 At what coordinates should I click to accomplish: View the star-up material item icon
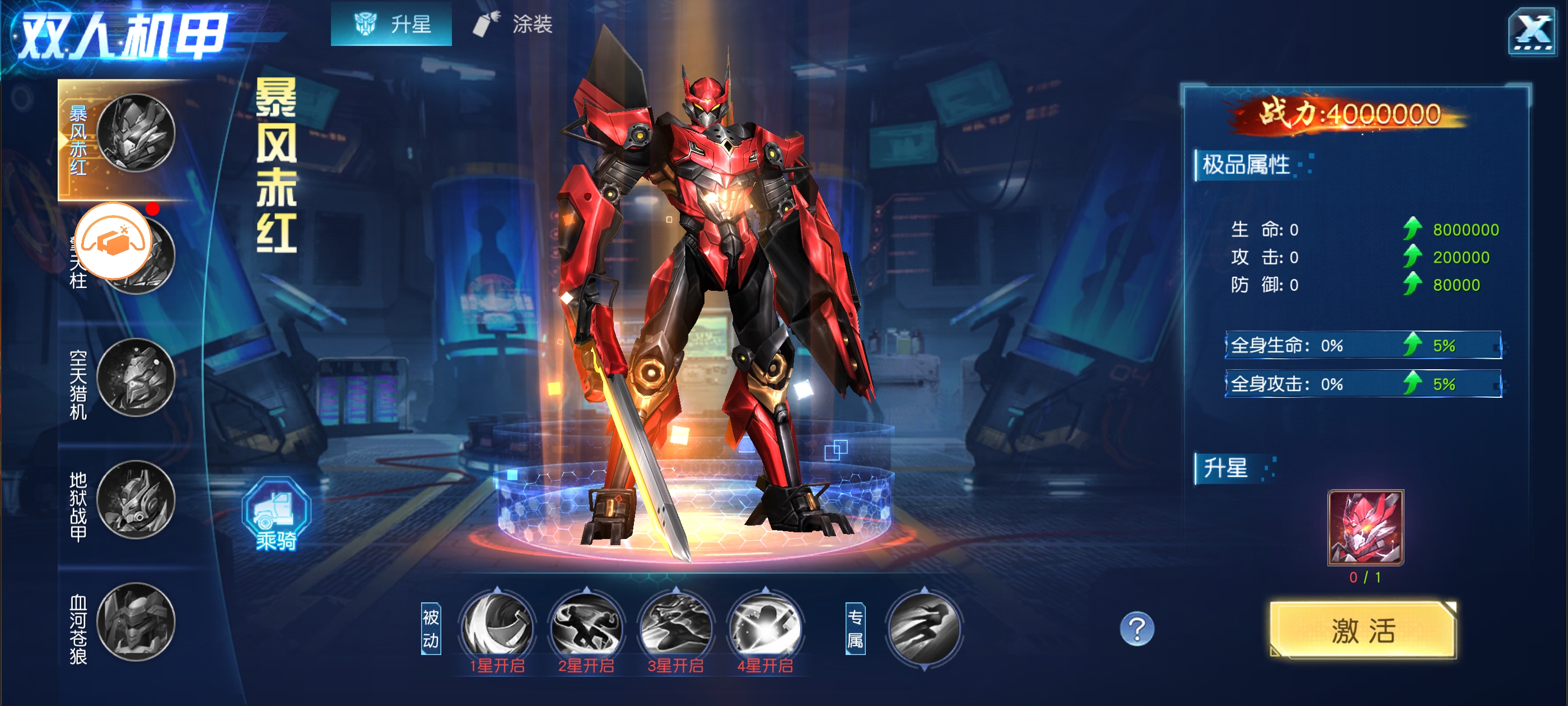pyautogui.click(x=1365, y=527)
